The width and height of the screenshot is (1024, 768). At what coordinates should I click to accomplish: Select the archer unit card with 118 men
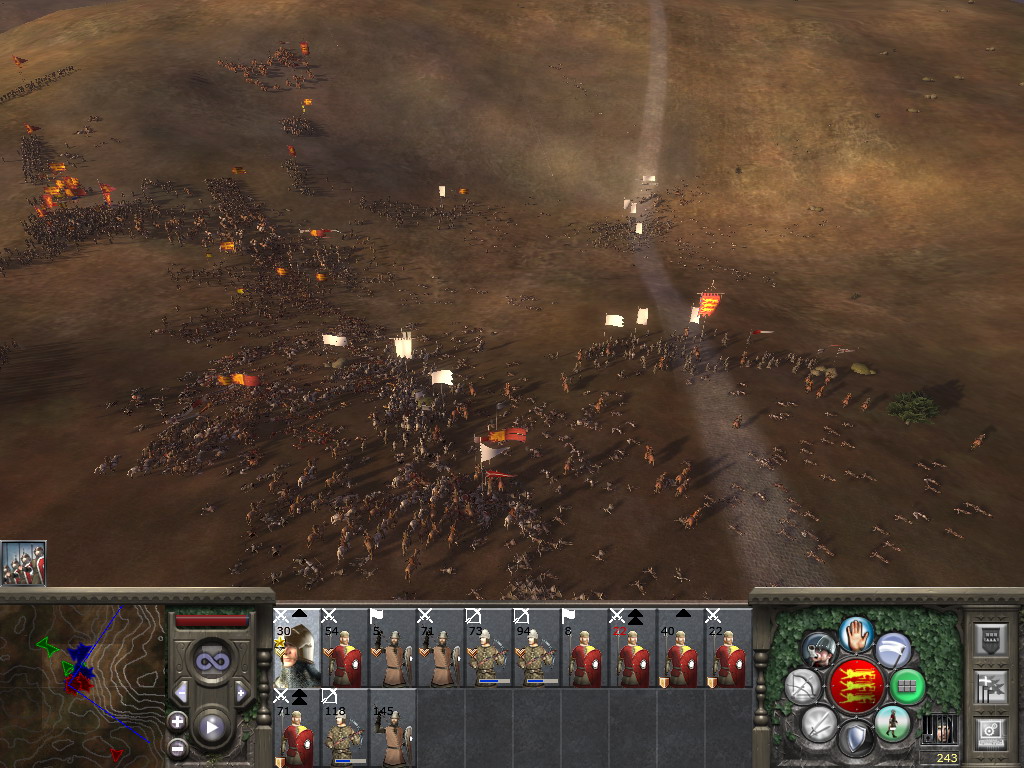click(x=345, y=728)
